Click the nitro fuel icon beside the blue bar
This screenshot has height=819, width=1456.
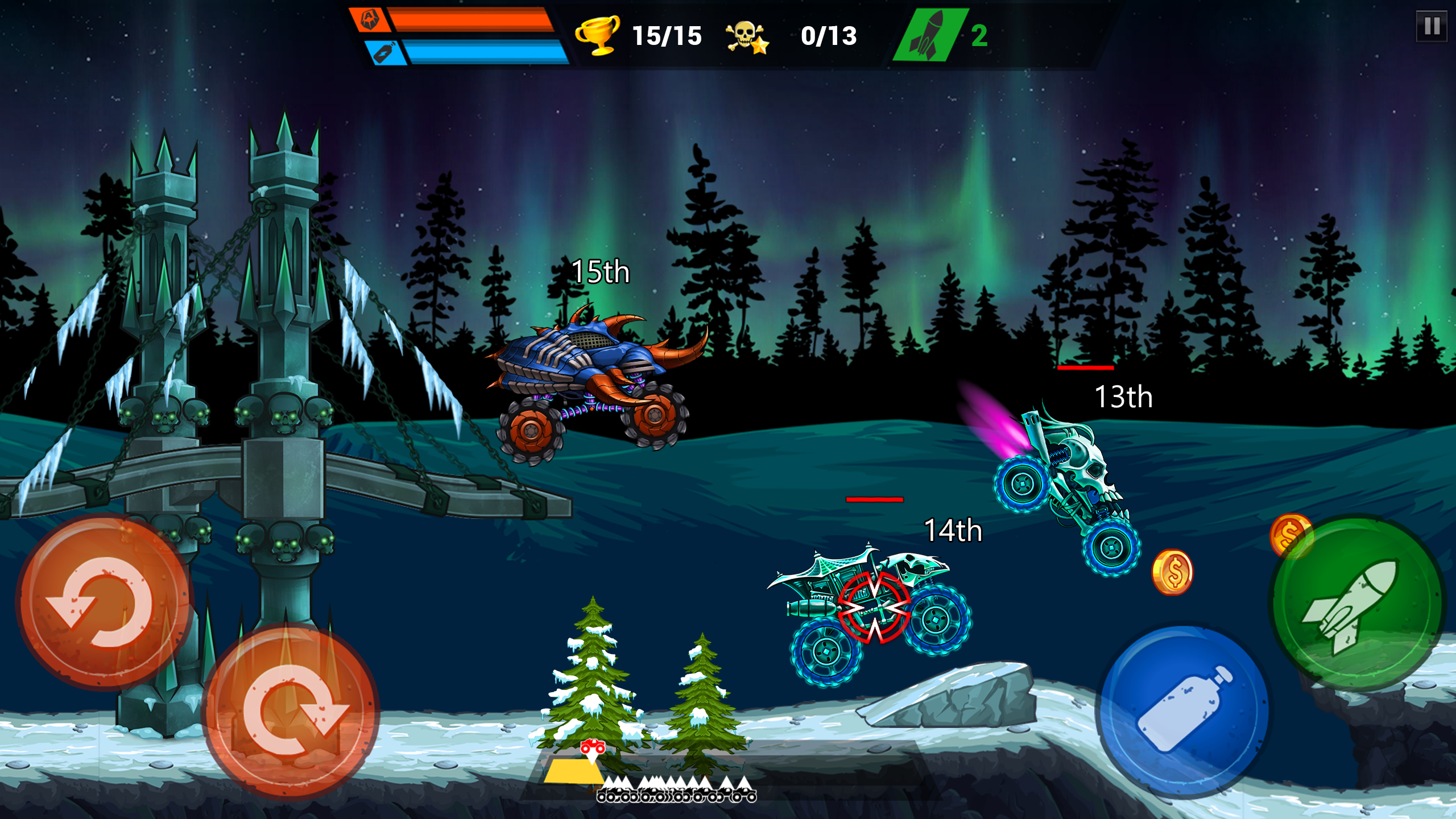pyautogui.click(x=386, y=54)
